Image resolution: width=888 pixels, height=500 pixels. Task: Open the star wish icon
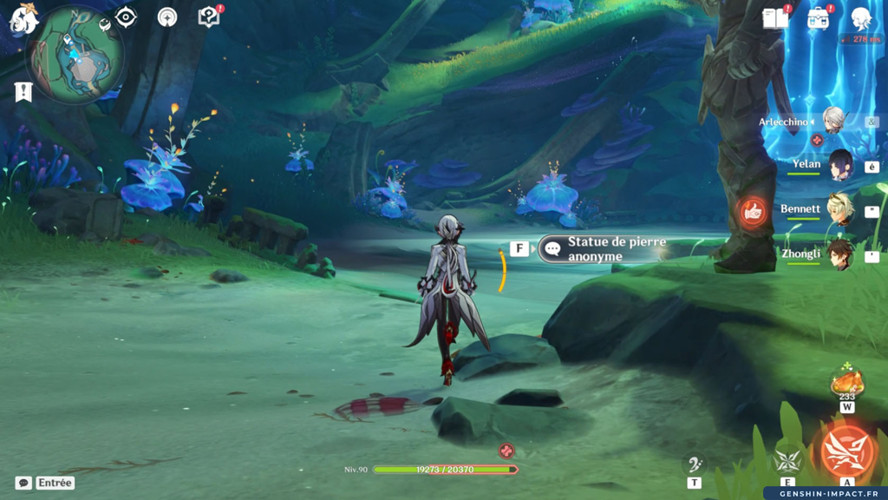click(167, 17)
